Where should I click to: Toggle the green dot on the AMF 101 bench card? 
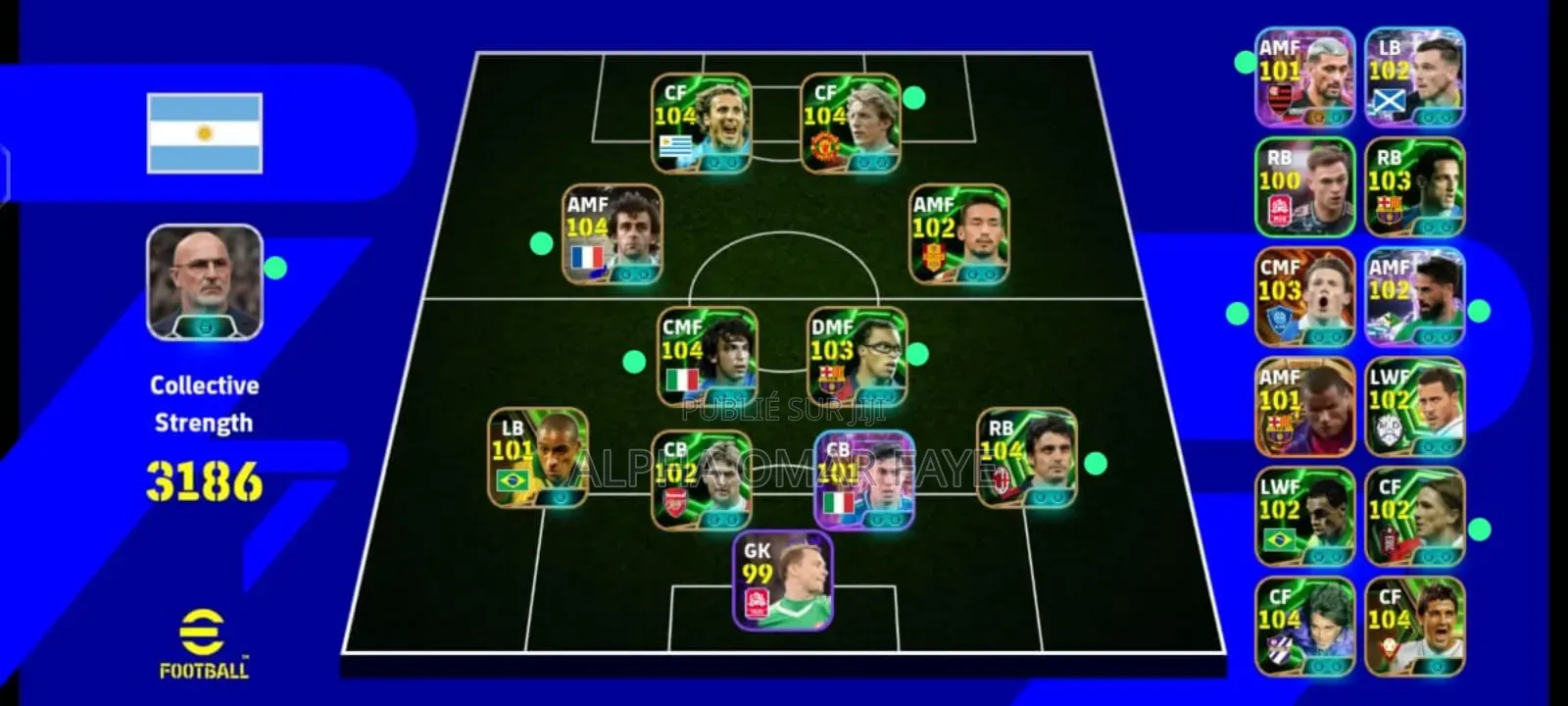(x=1246, y=62)
